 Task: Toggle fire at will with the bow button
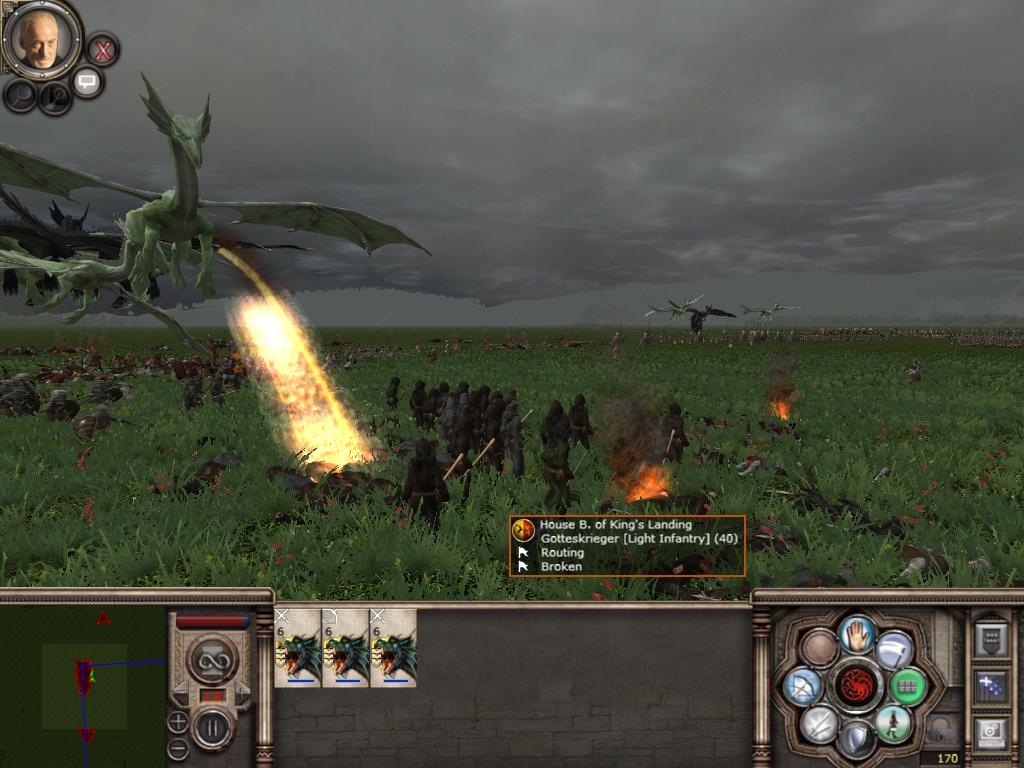pos(803,686)
